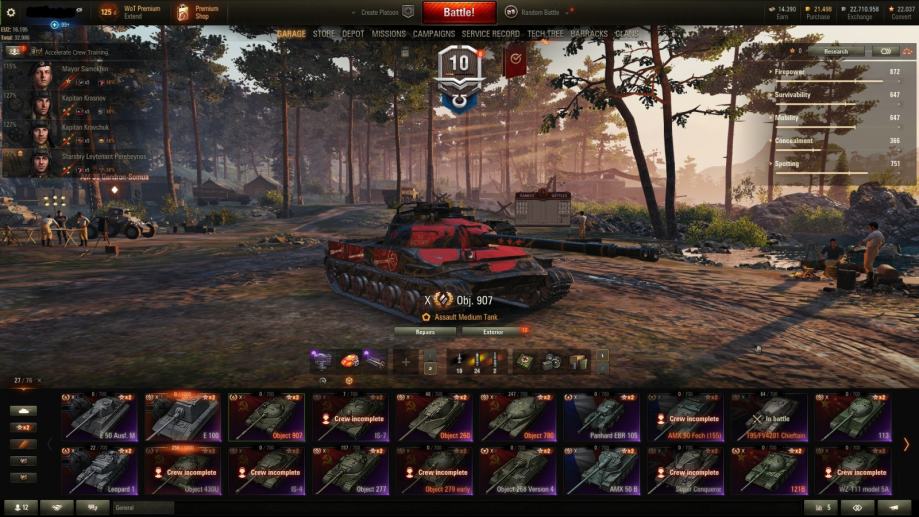Screen dimensions: 919x517
Task: Open the Missions tab
Action: 388,34
